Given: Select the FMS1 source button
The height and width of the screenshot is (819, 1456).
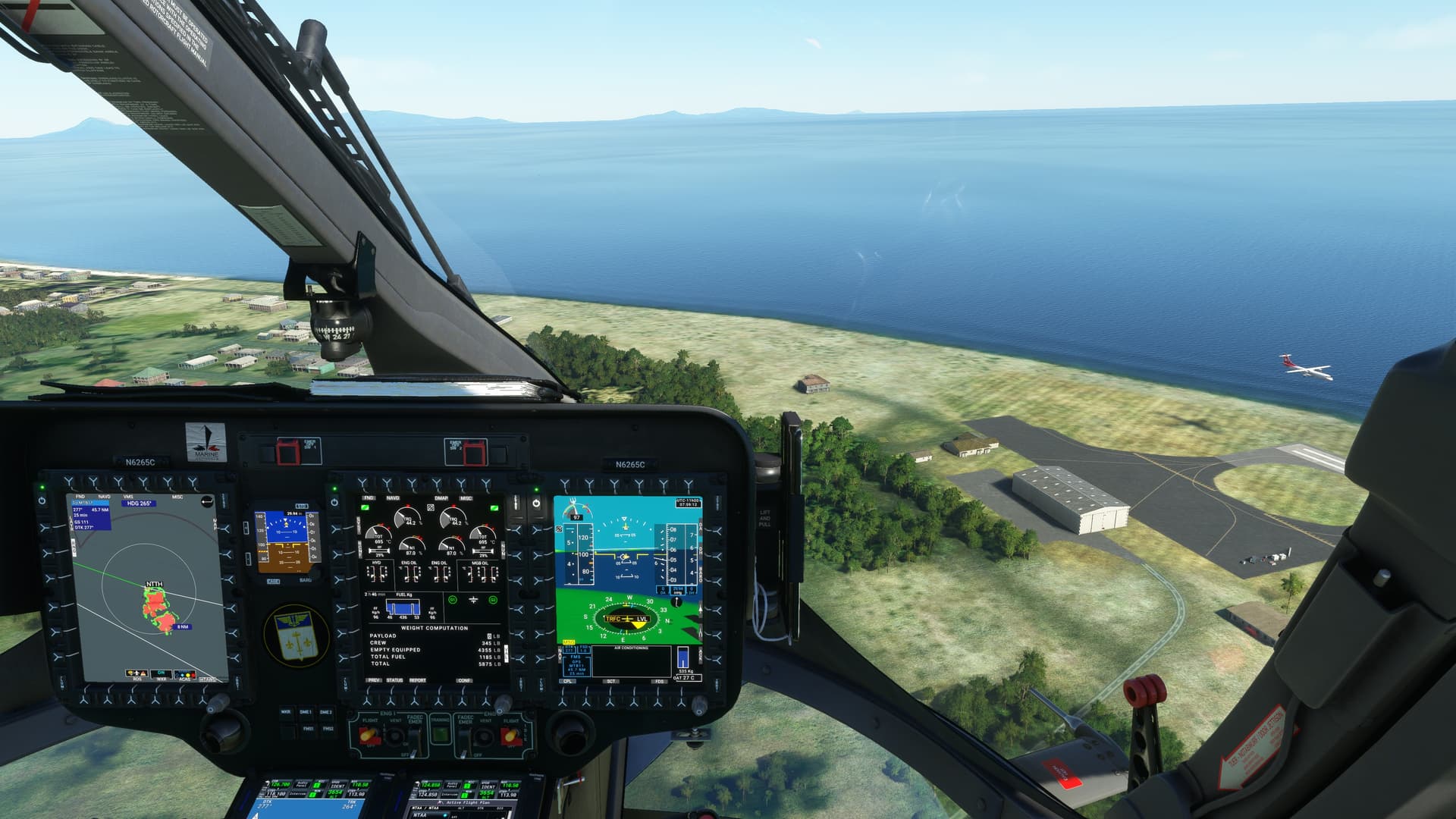Looking at the screenshot, I should coord(309,729).
